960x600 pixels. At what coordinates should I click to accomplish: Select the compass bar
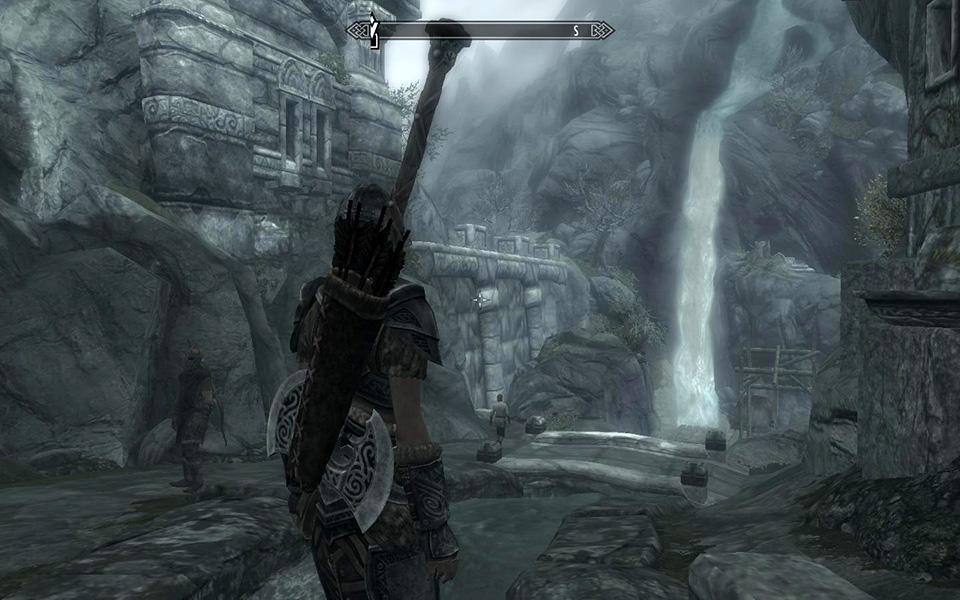(480, 31)
